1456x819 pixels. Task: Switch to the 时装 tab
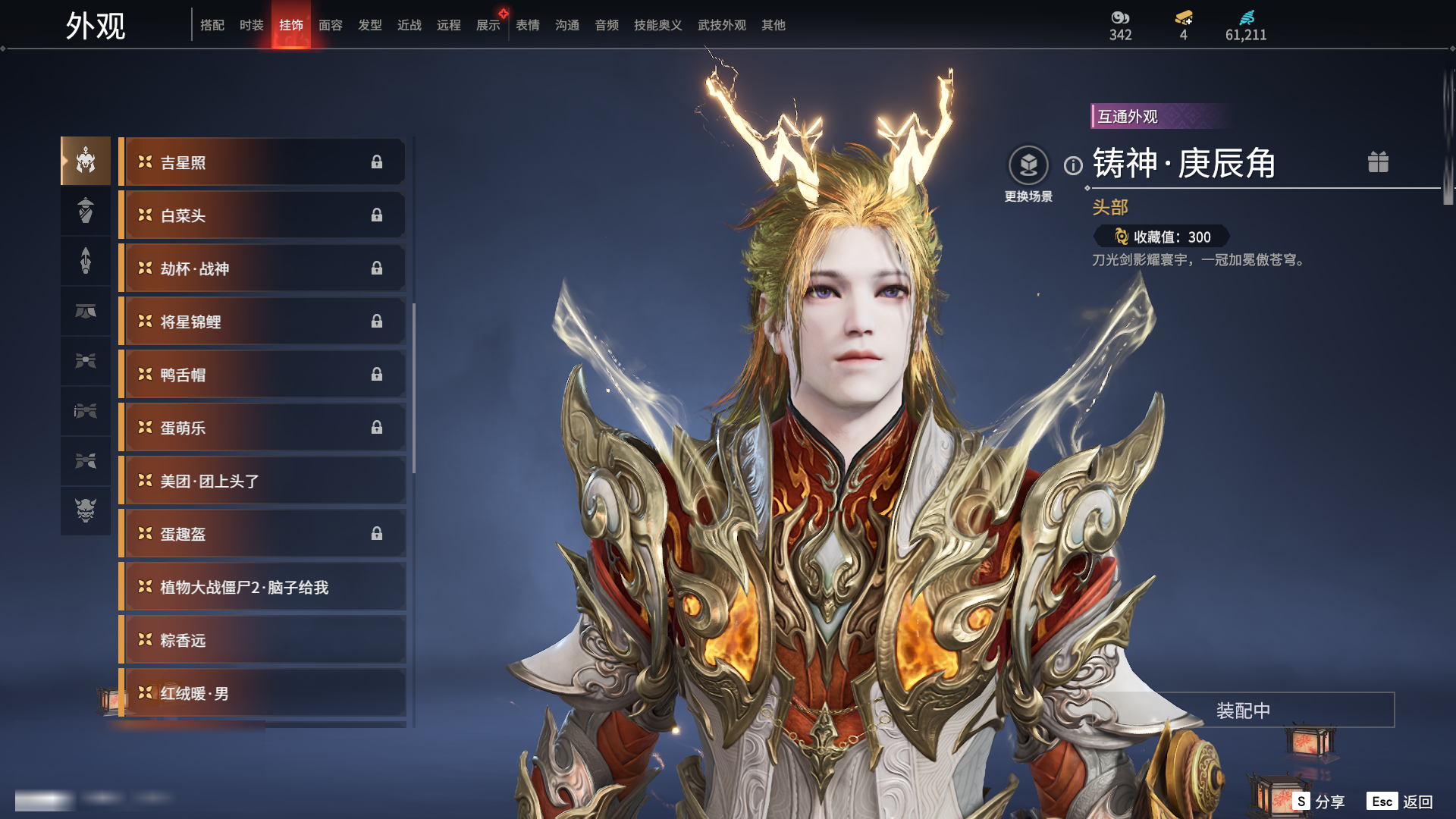point(251,25)
